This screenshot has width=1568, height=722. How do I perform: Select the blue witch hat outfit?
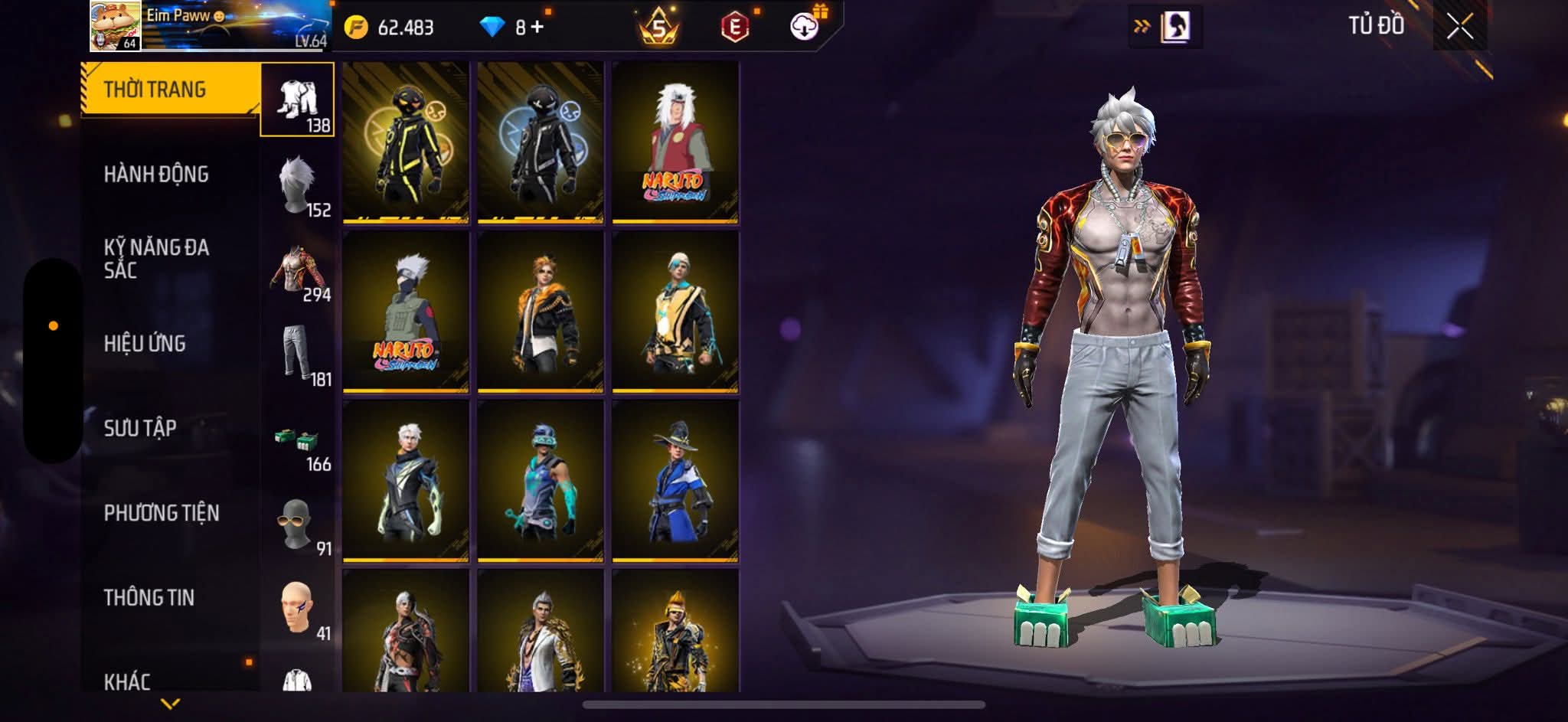675,481
